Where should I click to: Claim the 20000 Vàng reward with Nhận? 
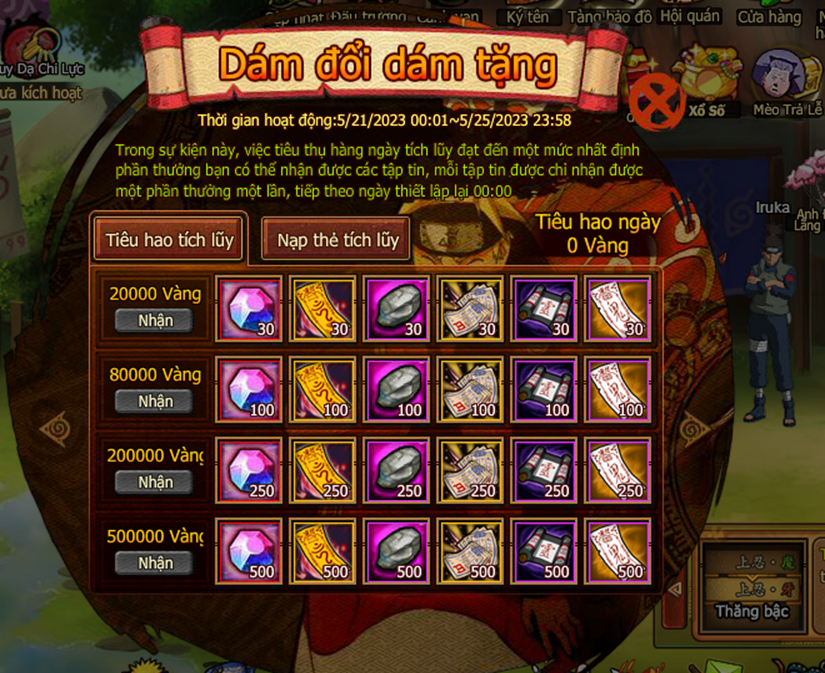coord(155,320)
